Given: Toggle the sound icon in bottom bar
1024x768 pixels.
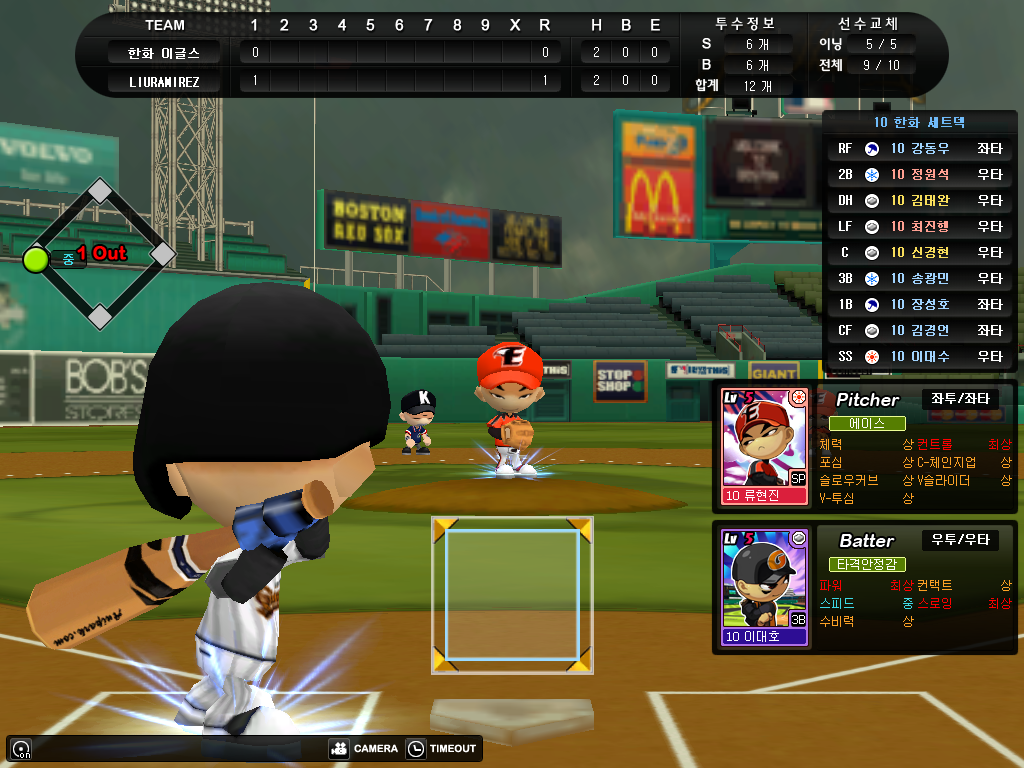Looking at the screenshot, I should point(21,748).
